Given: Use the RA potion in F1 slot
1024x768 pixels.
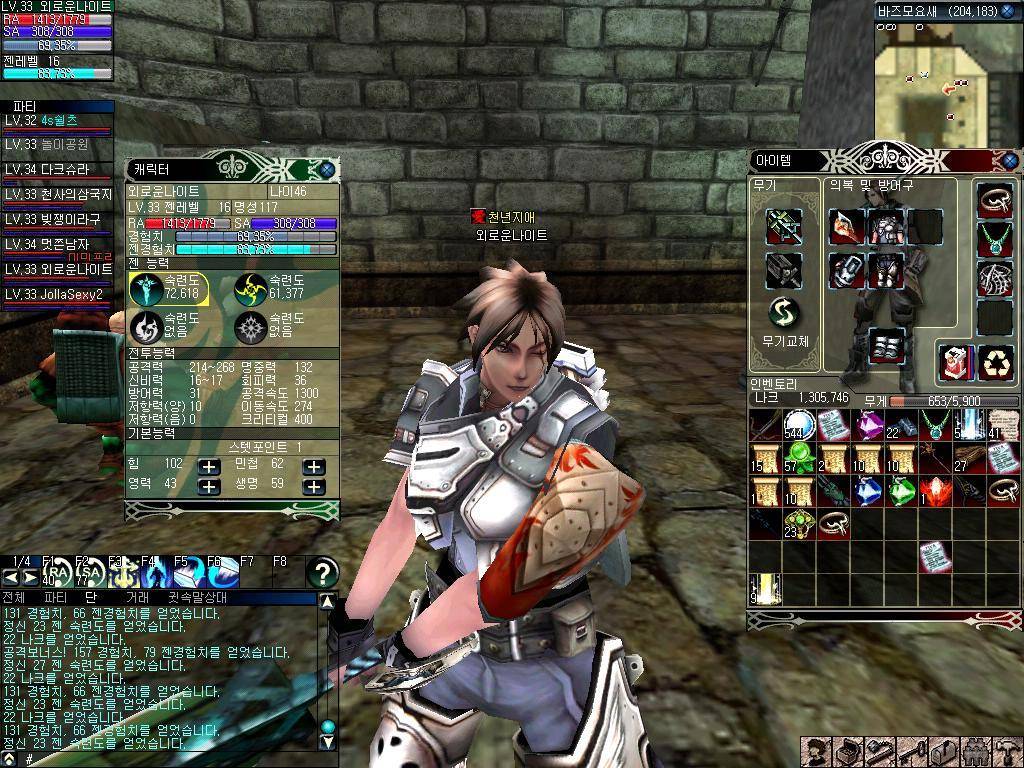Looking at the screenshot, I should click(57, 574).
